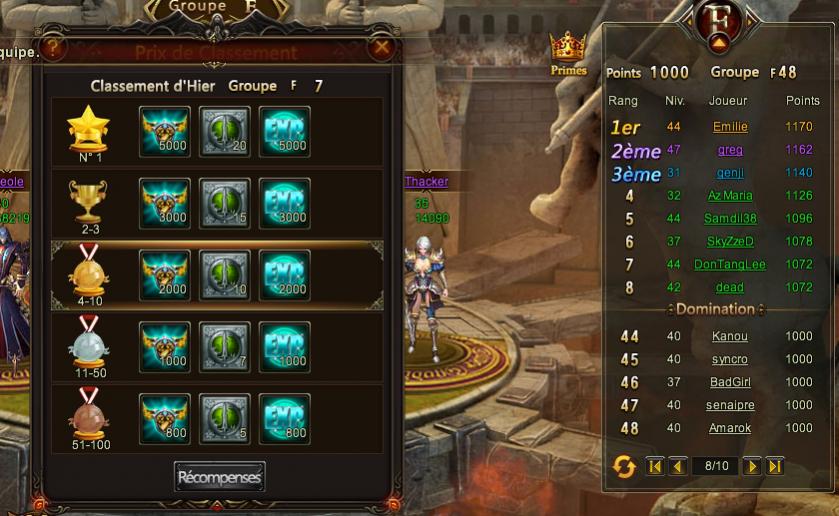Open the question mark help button
Viewport: 839px width, 516px height.
coord(54,47)
